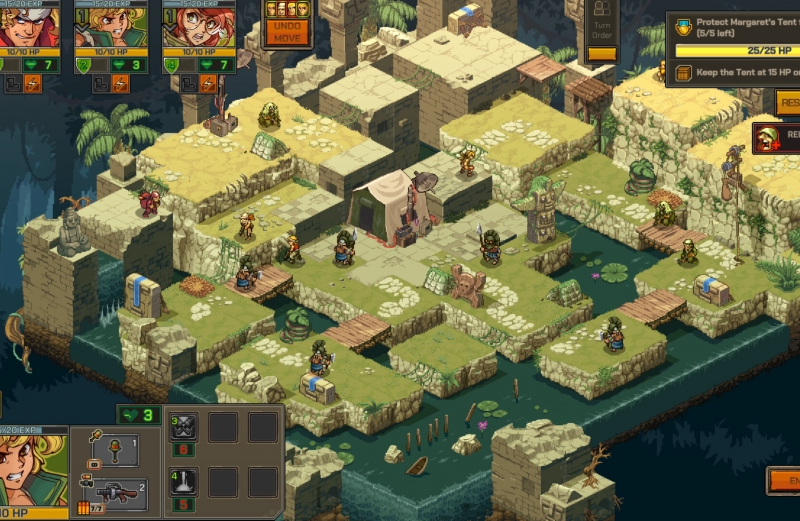This screenshot has width=800, height=521.
Task: Click the Keep the Tent secondary objective
Action: (740, 73)
